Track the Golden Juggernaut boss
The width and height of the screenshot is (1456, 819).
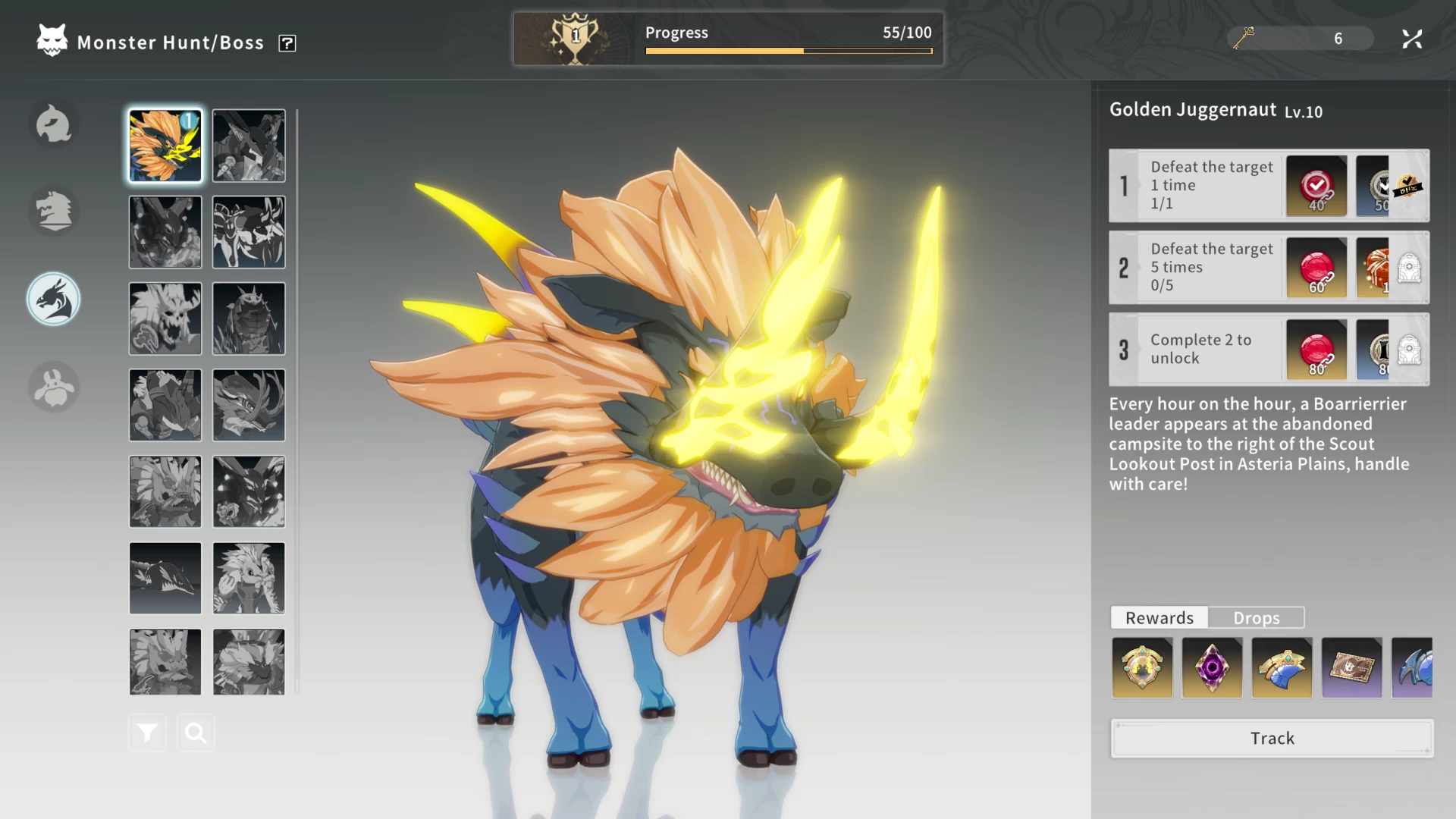pyautogui.click(x=1272, y=738)
